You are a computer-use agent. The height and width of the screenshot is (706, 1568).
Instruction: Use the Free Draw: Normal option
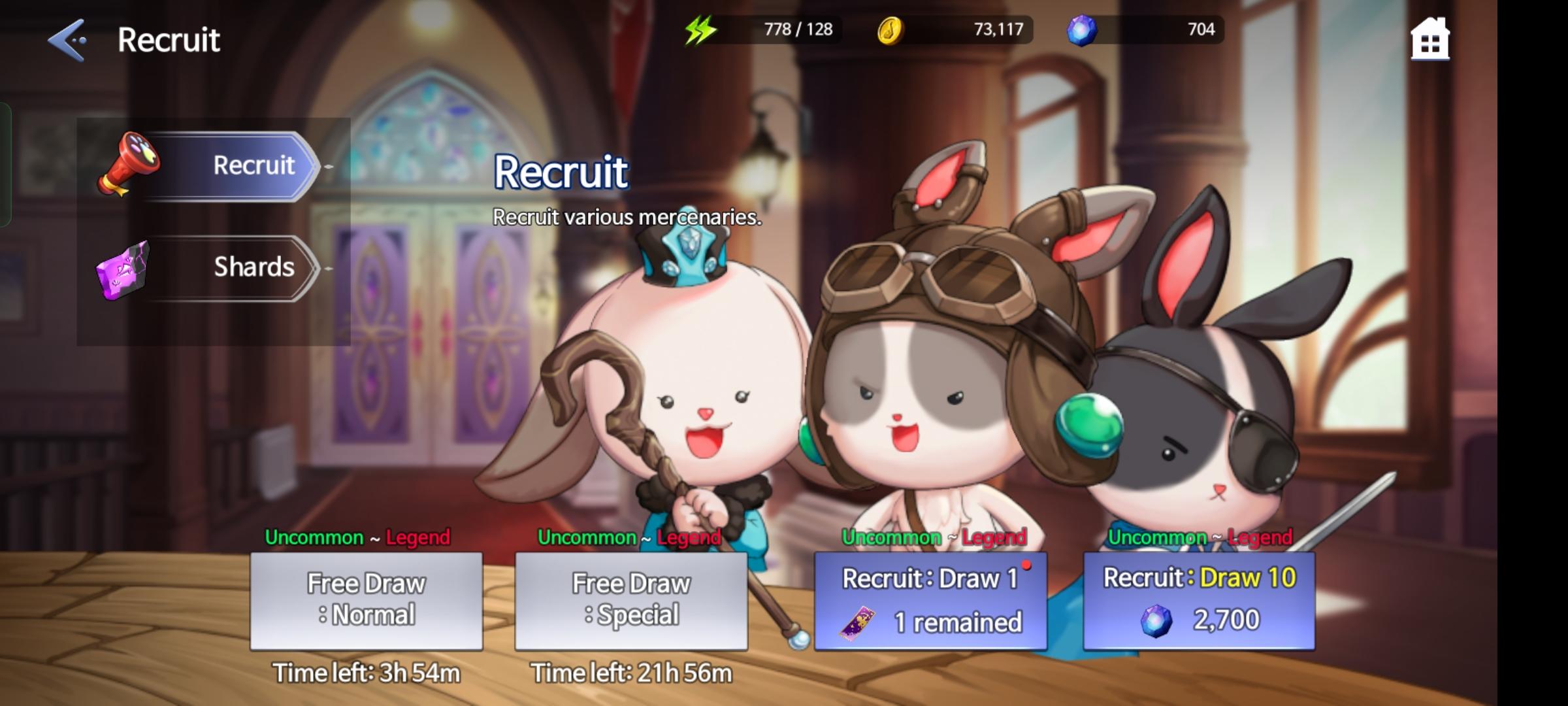(x=366, y=598)
